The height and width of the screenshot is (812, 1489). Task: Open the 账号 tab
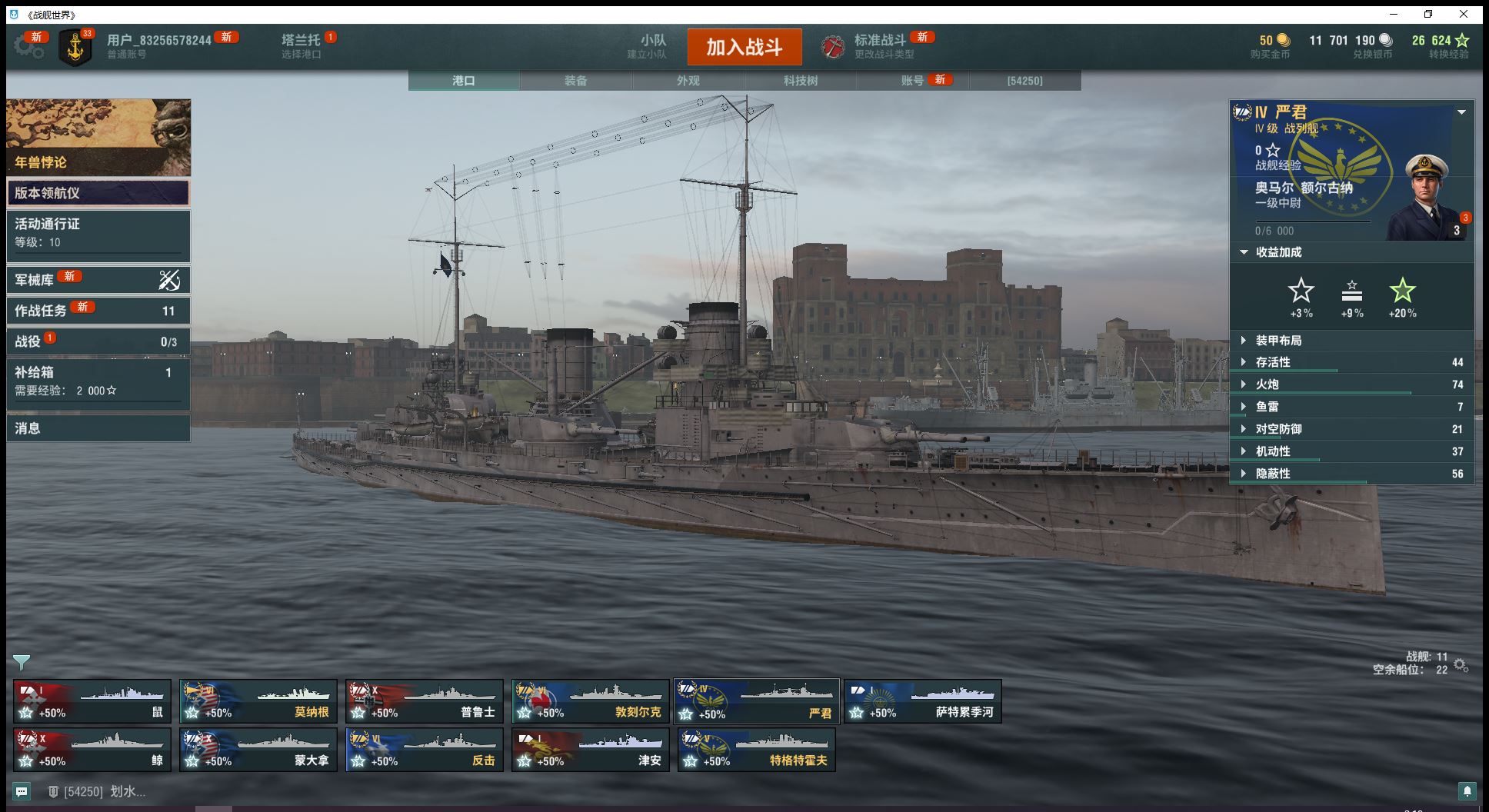click(912, 81)
